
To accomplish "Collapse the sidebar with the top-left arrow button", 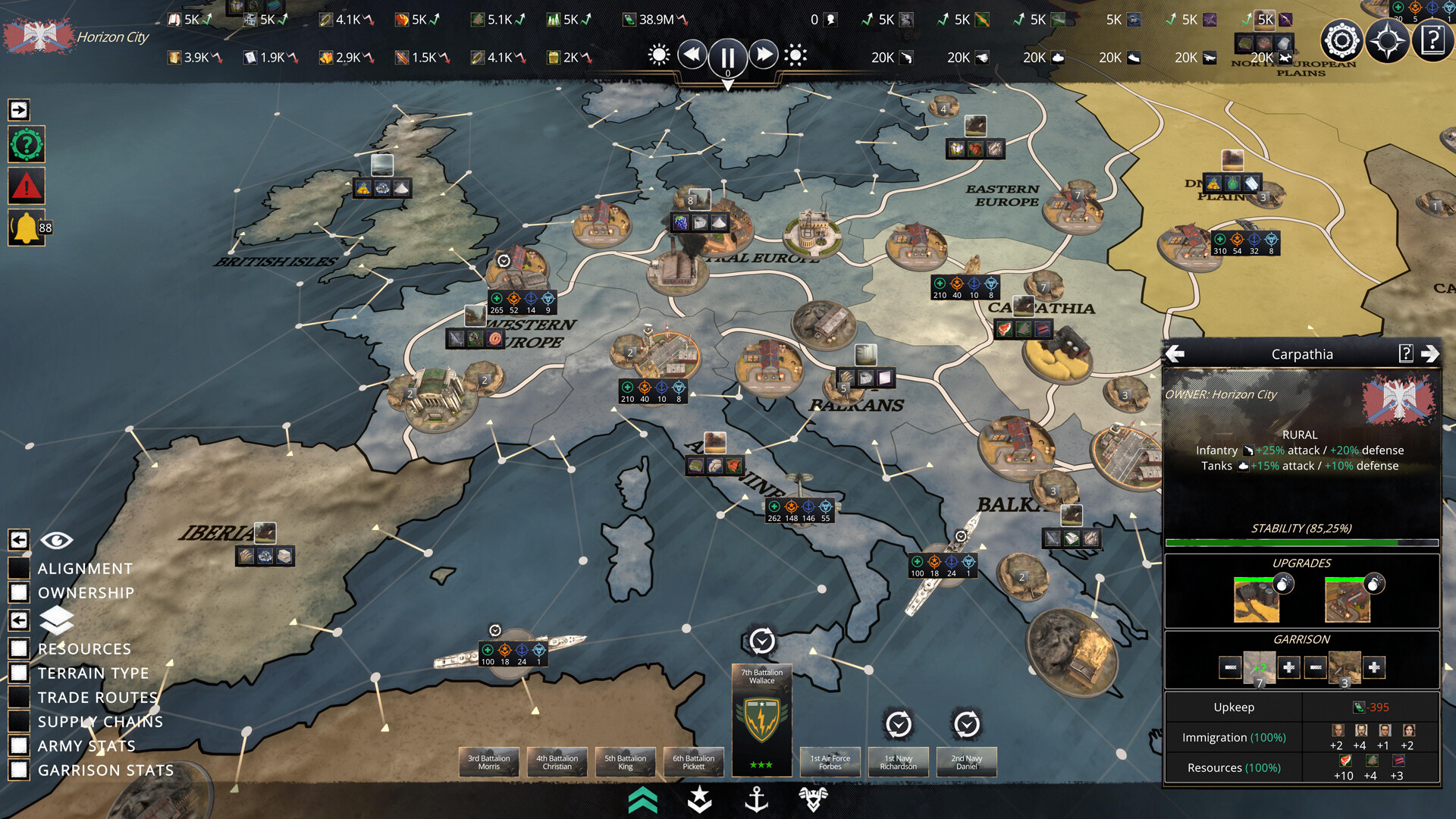I will coord(18,111).
